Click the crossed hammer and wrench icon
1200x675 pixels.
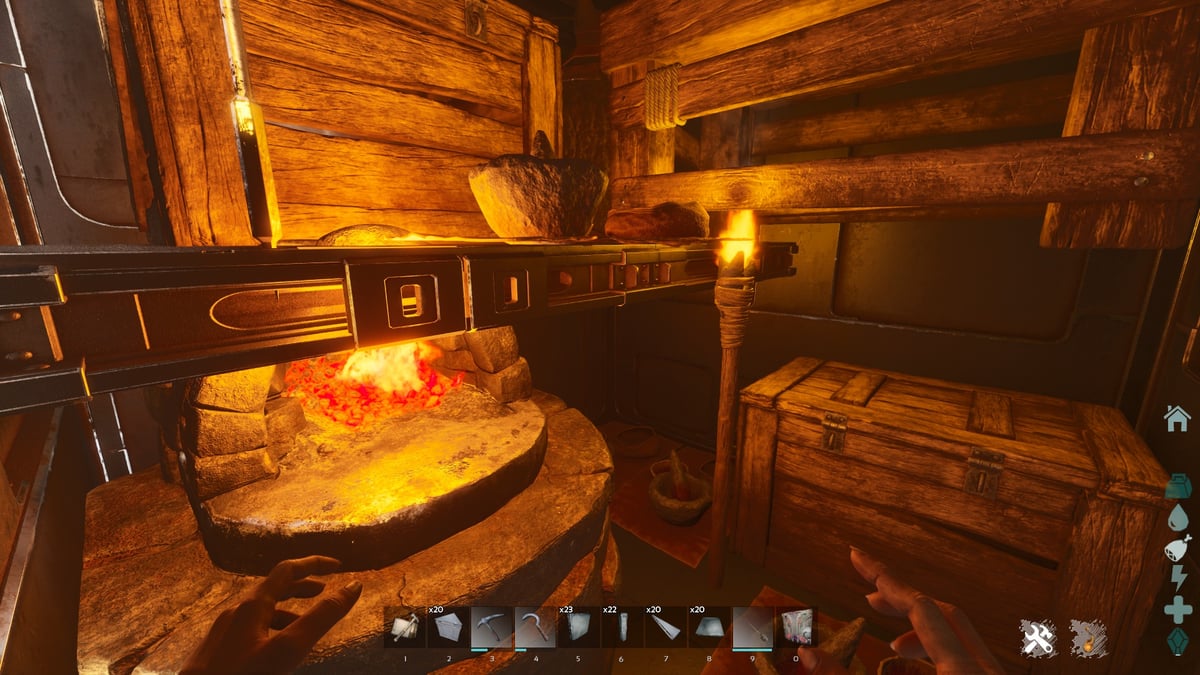point(1039,638)
